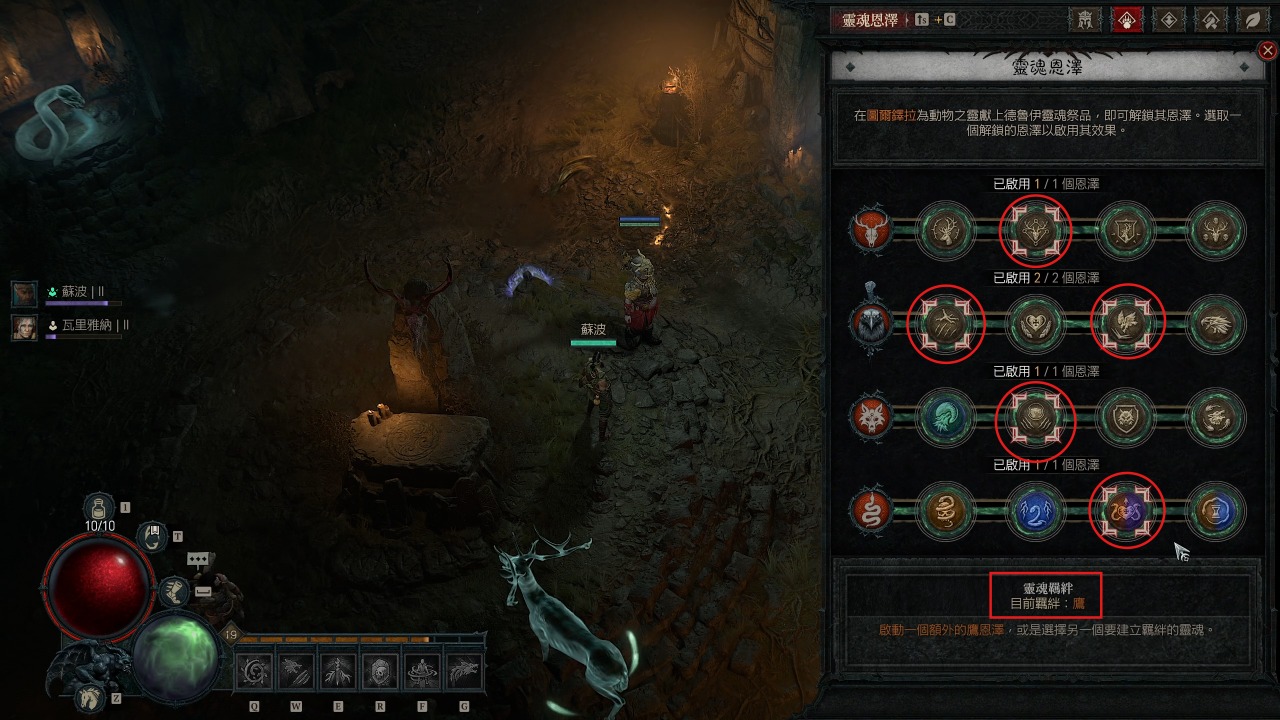Screen dimensions: 1280x720
Task: Select party member 瓦里雅納 portrait
Action: (x=25, y=326)
